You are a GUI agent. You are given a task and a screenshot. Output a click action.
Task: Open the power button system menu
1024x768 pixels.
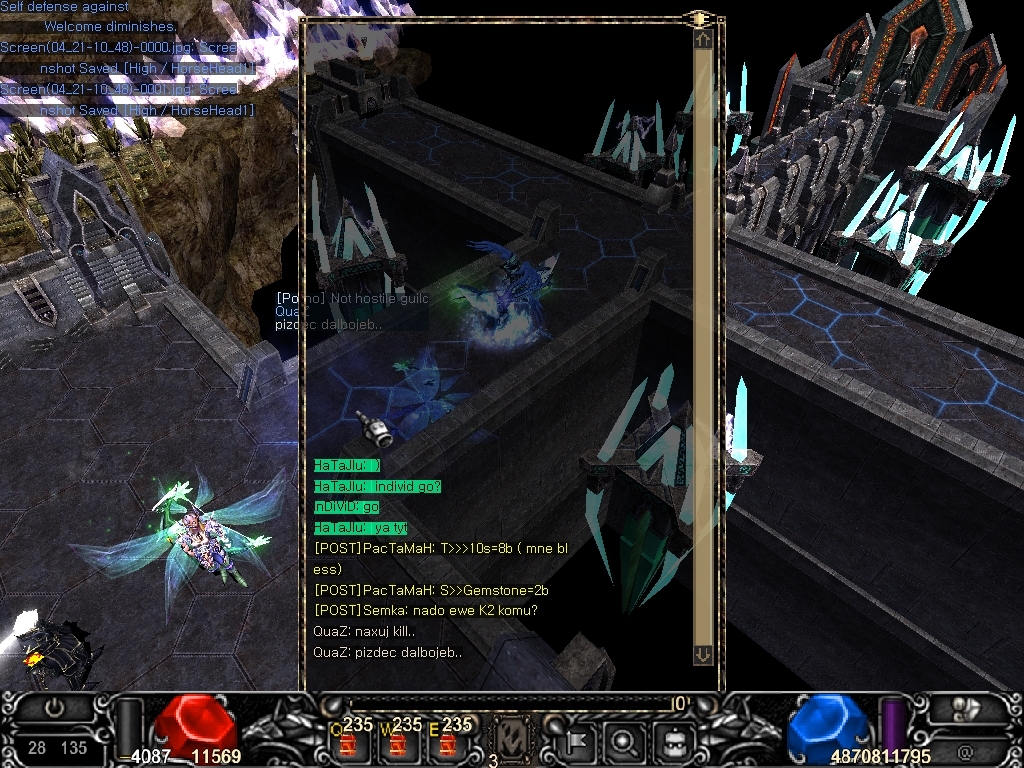[55, 706]
